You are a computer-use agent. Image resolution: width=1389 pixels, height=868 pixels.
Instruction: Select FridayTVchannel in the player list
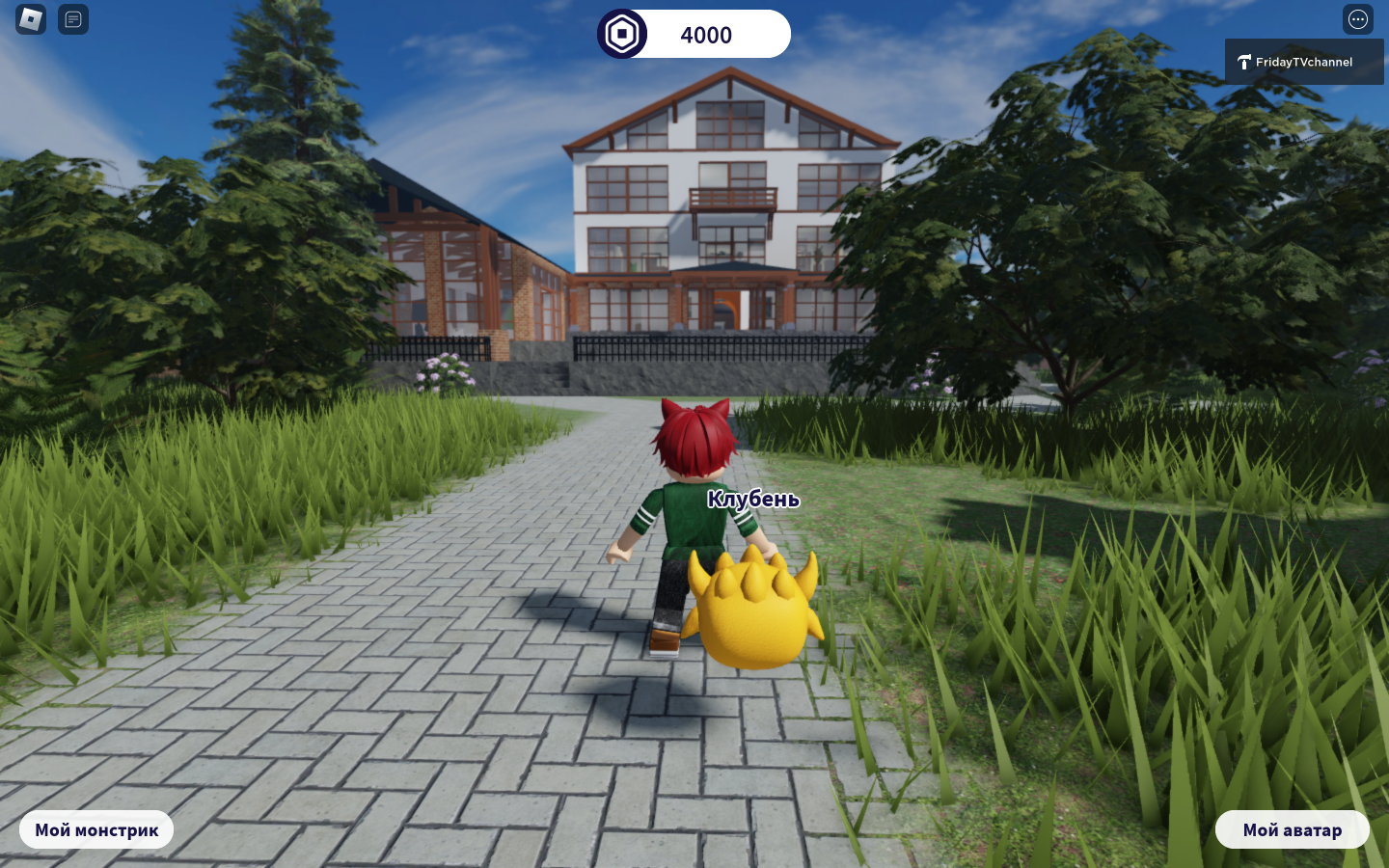pos(1303,62)
